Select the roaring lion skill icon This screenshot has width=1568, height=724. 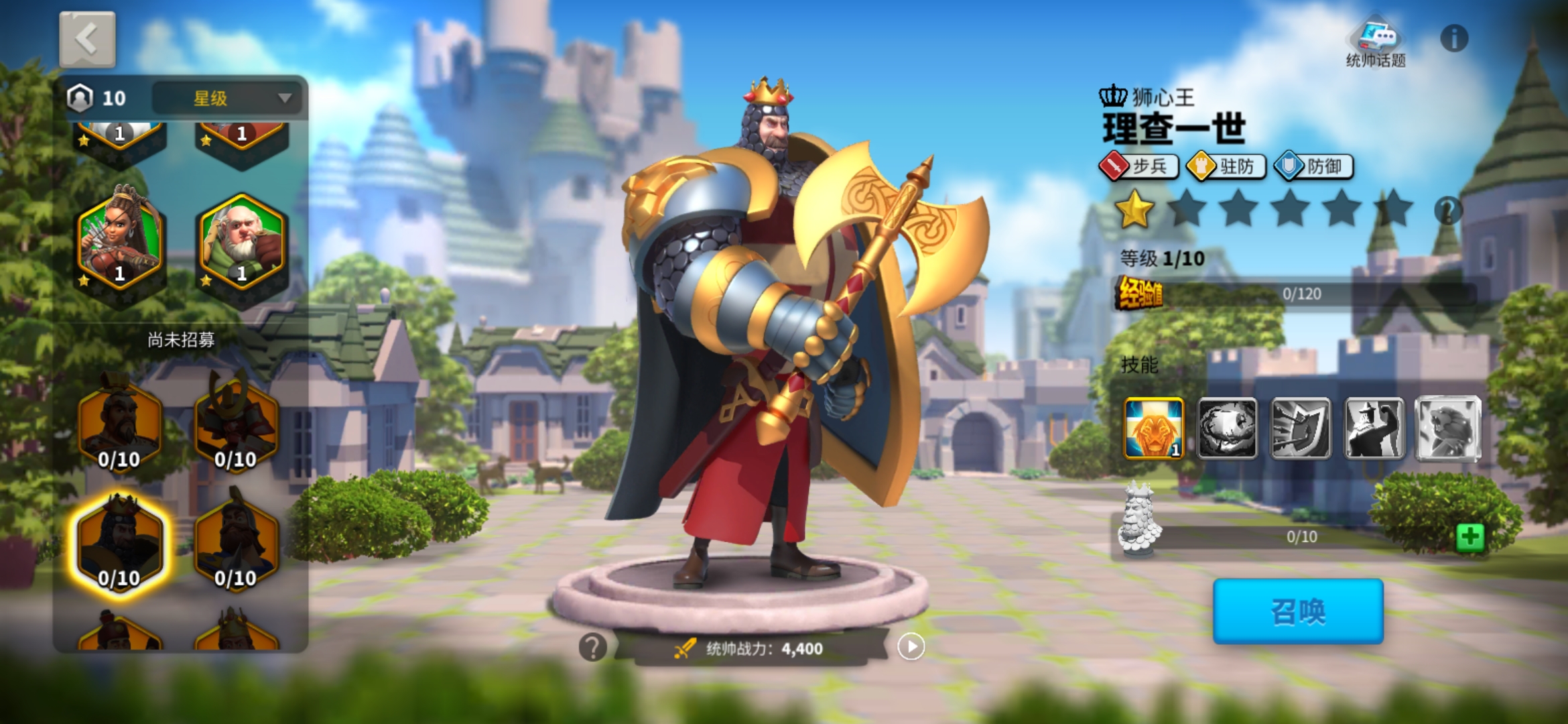click(x=1447, y=428)
